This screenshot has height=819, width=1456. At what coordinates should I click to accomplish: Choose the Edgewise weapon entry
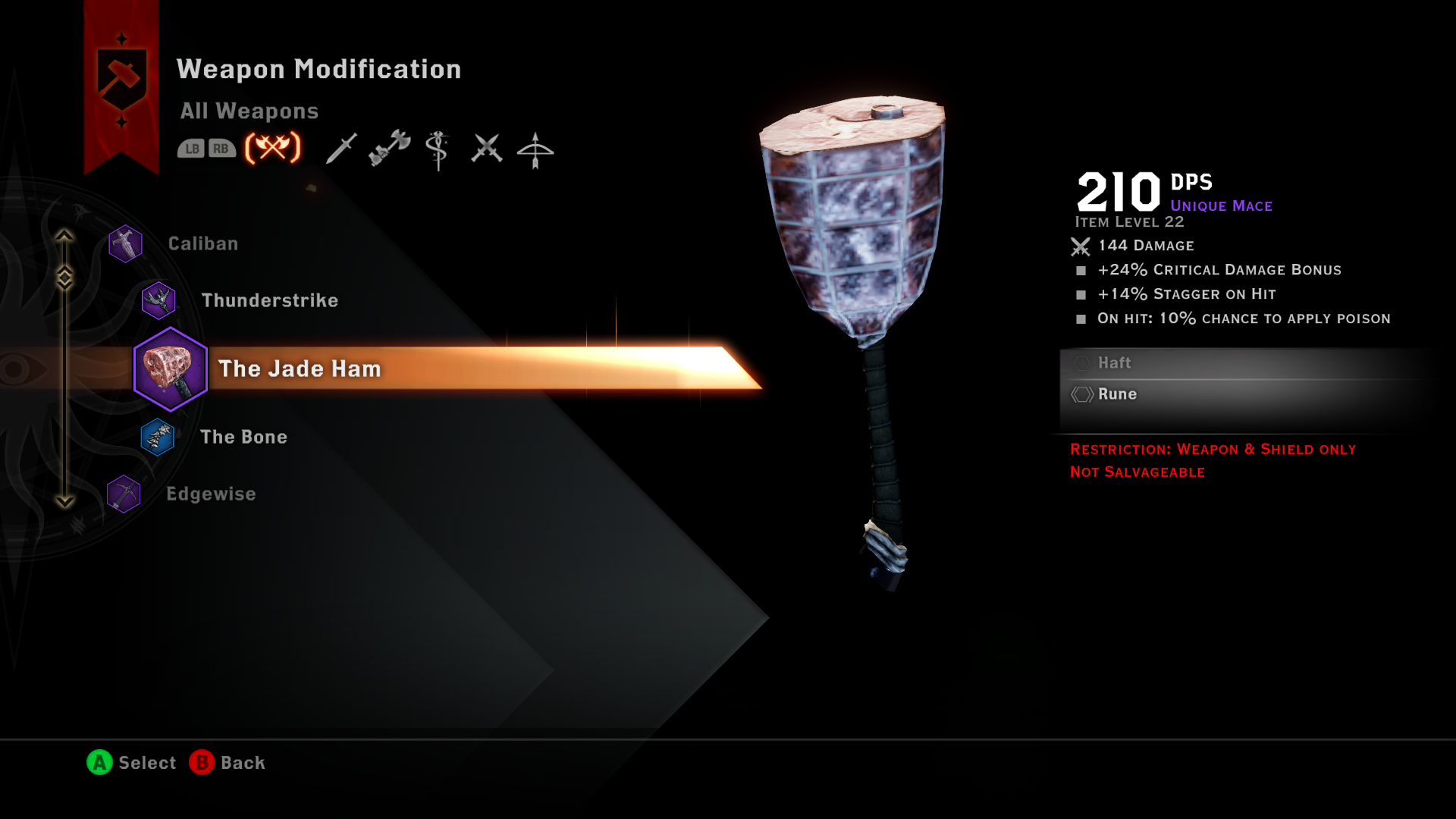click(x=211, y=494)
